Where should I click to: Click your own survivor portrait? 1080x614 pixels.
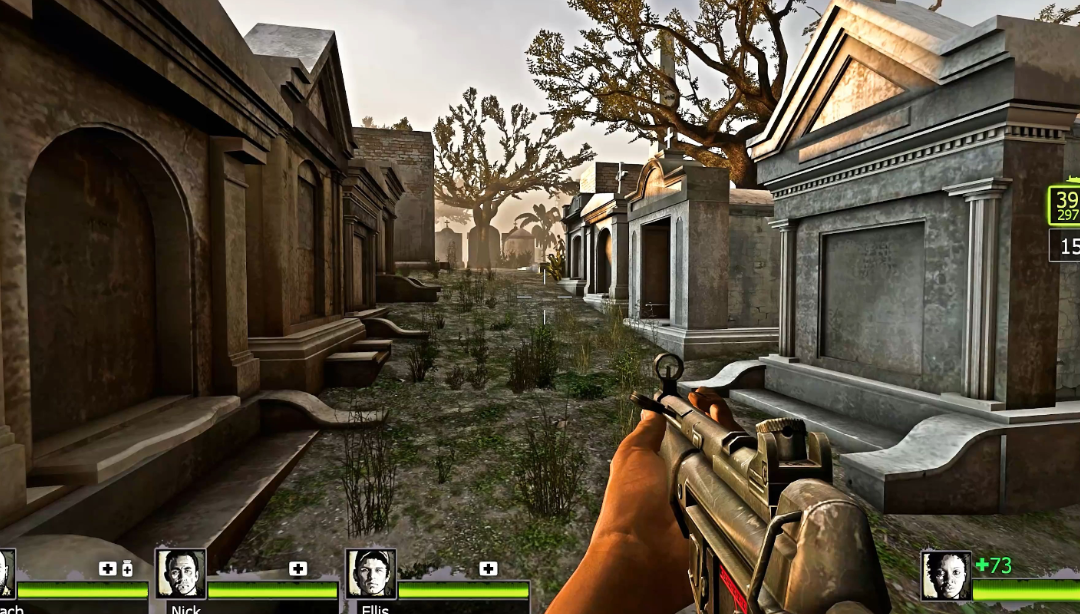pyautogui.click(x=945, y=575)
